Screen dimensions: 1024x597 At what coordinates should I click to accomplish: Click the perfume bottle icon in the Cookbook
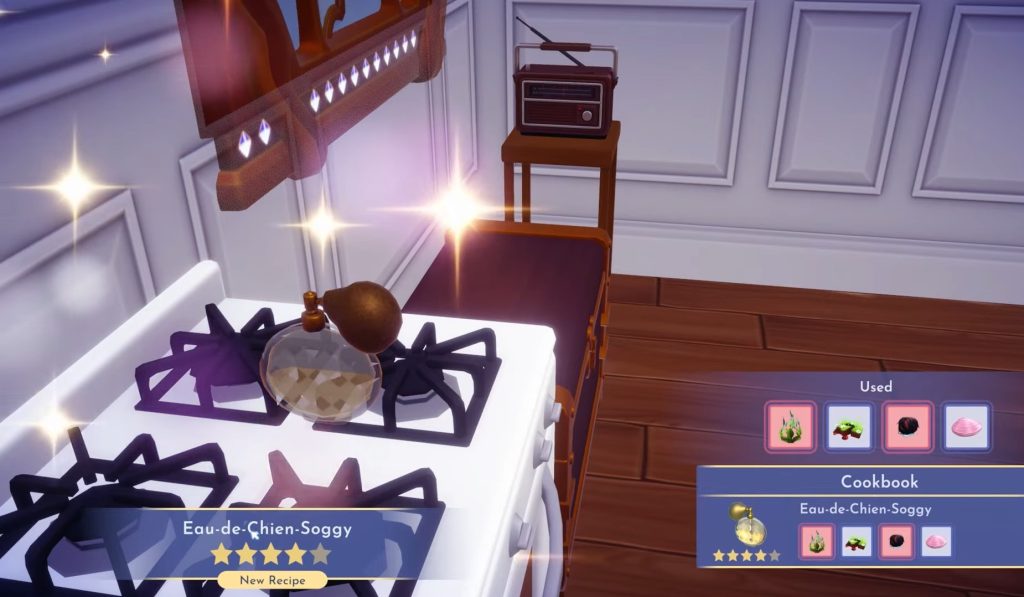click(746, 525)
